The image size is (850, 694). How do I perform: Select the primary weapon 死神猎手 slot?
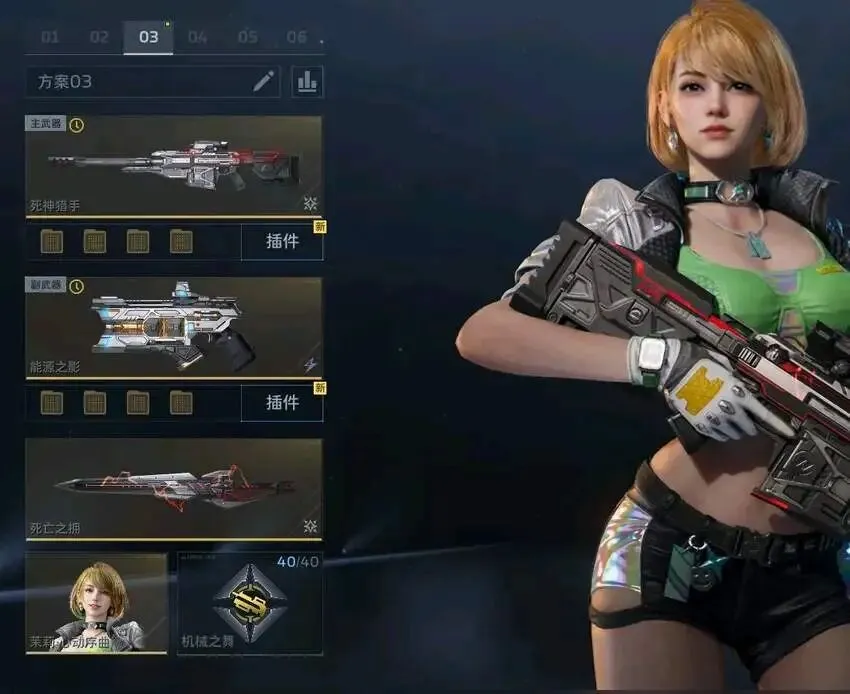point(174,166)
